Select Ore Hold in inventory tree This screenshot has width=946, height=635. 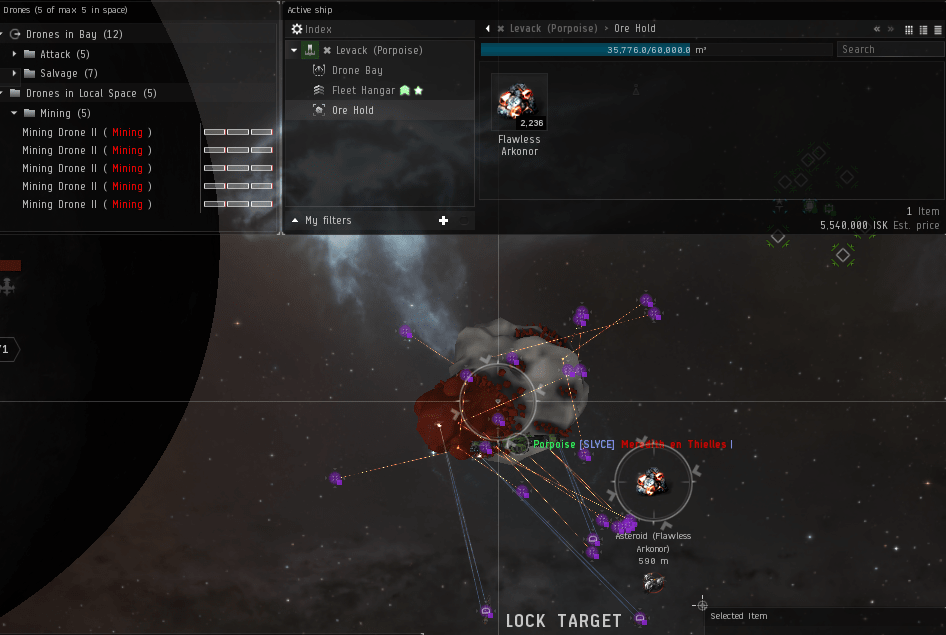[x=352, y=110]
